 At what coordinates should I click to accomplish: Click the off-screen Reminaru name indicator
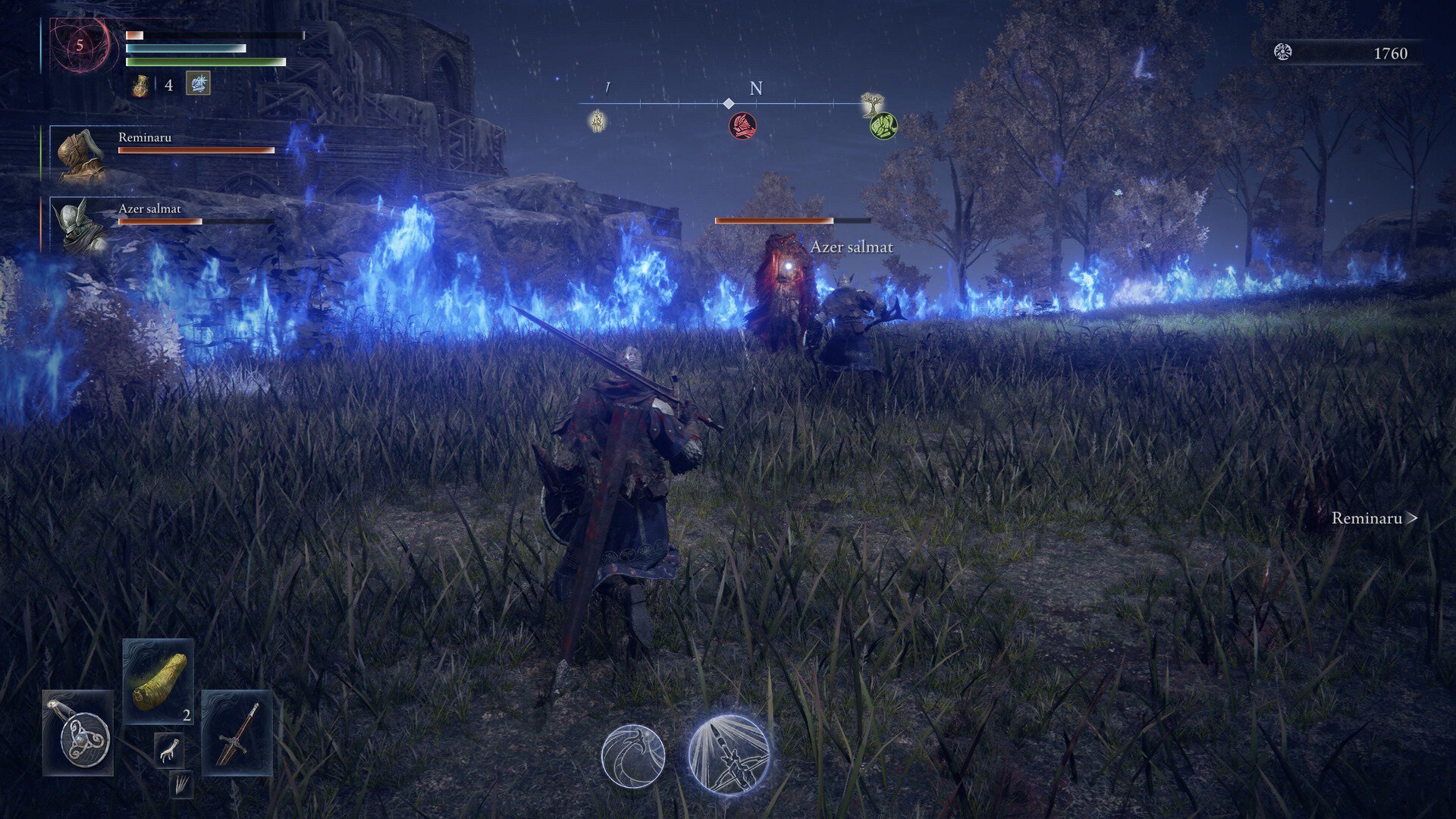1373,519
